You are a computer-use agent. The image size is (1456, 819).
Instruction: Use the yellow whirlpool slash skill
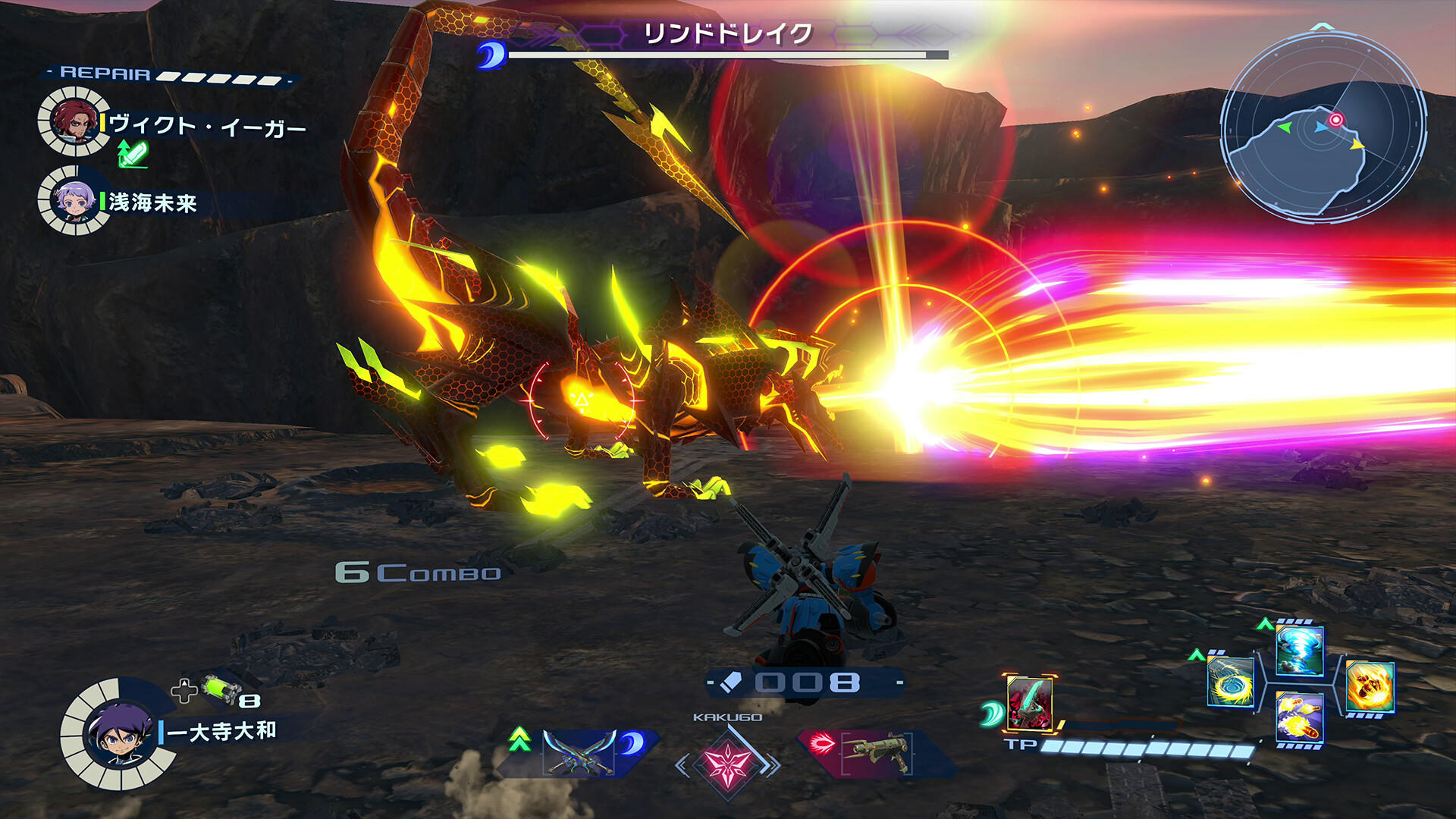[x=1230, y=682]
